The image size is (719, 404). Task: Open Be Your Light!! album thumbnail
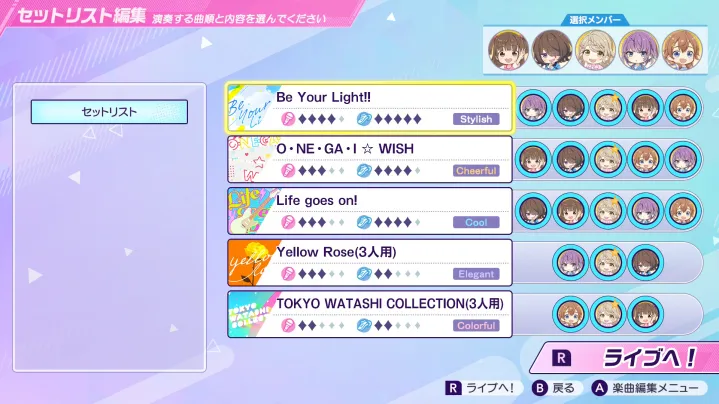[251, 108]
